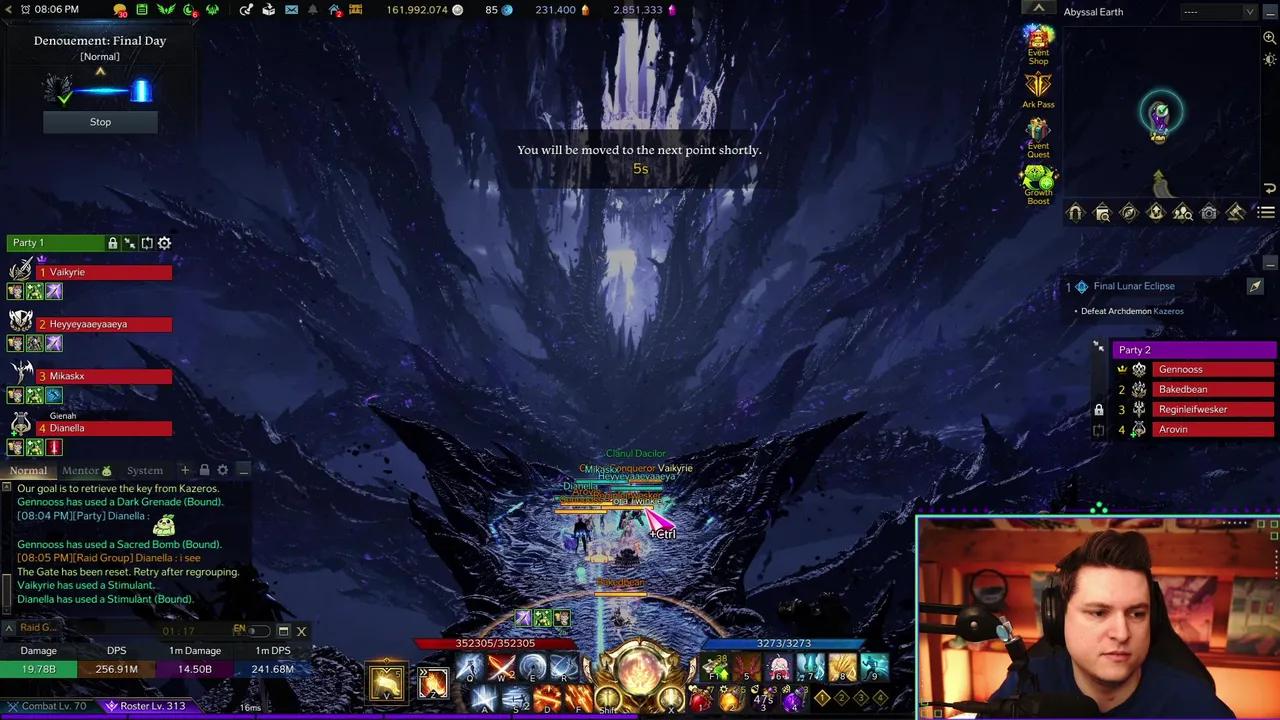This screenshot has height=720, width=1280.
Task: Expand the DPS meter with the up arrow
Action: click(x=9, y=628)
